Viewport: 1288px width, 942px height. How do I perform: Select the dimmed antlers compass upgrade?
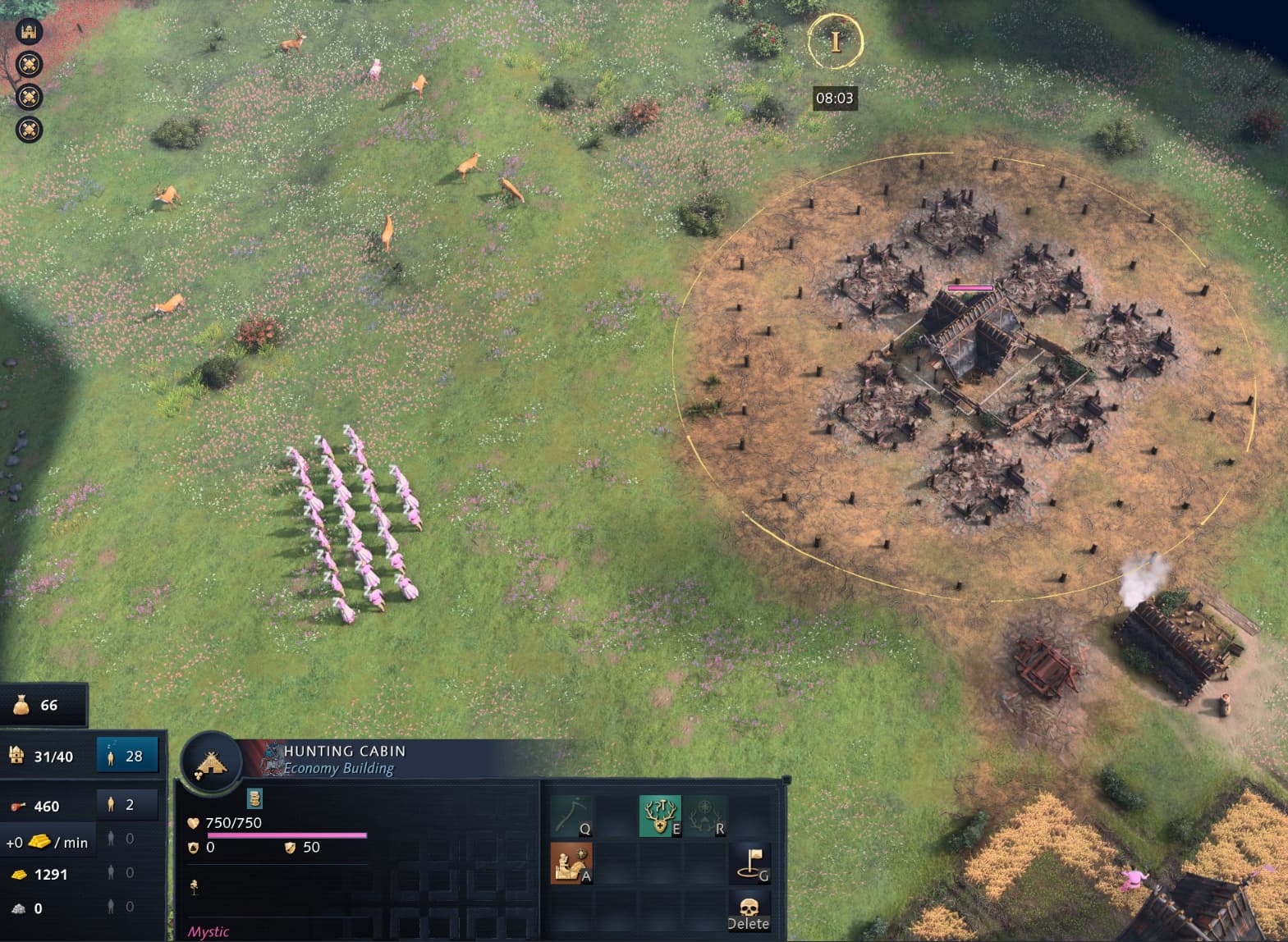point(704,816)
